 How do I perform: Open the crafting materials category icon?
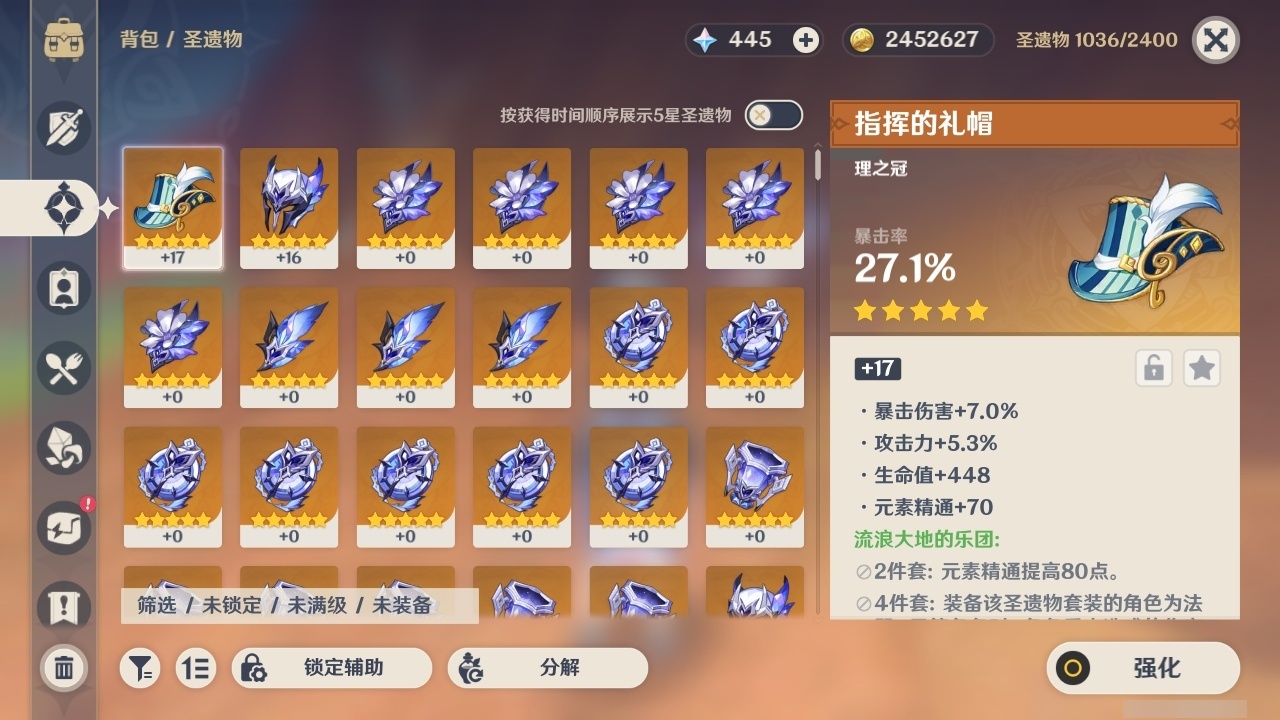(x=62, y=447)
